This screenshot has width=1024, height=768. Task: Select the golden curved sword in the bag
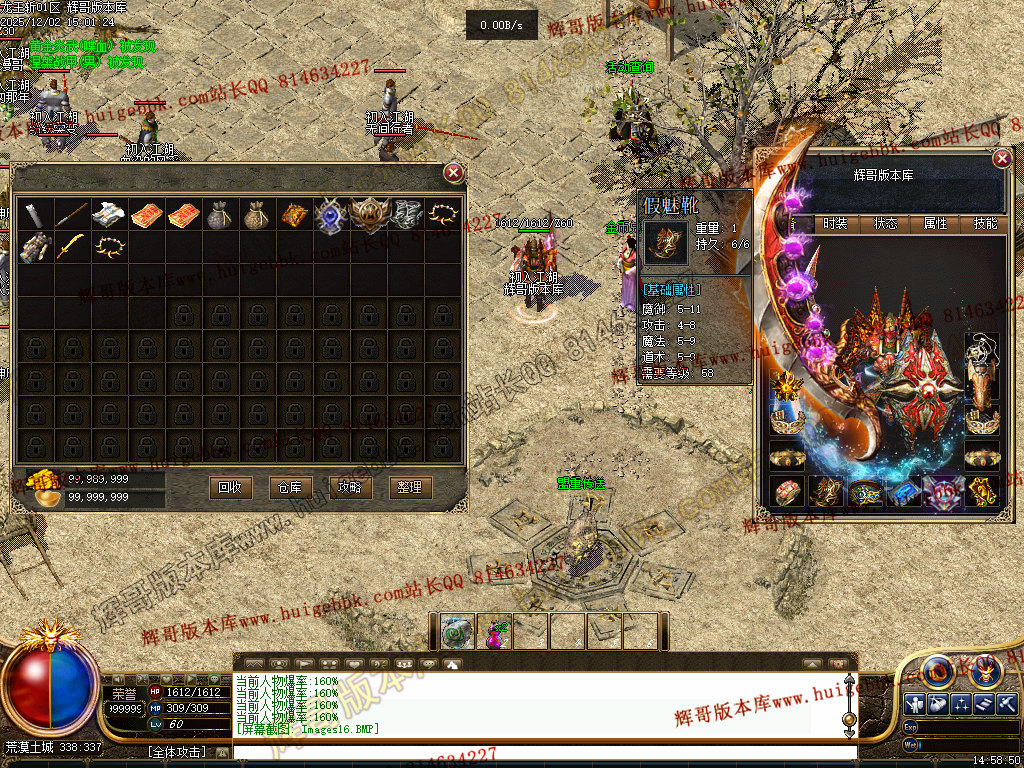[71, 247]
